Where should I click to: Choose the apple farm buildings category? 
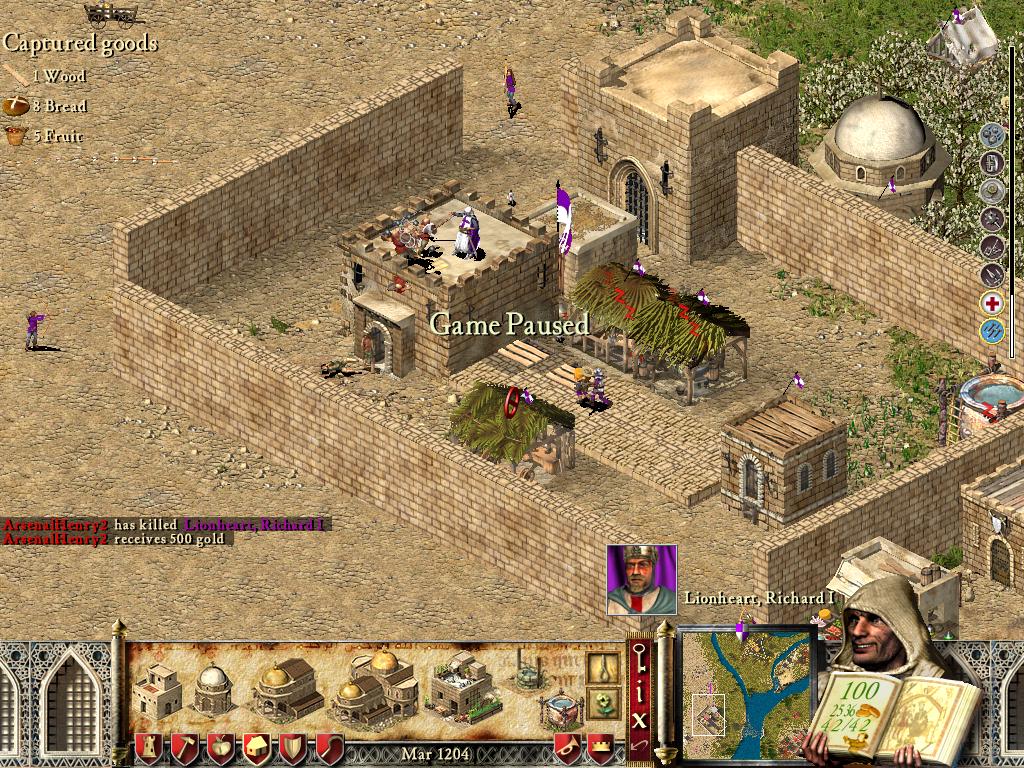(221, 747)
